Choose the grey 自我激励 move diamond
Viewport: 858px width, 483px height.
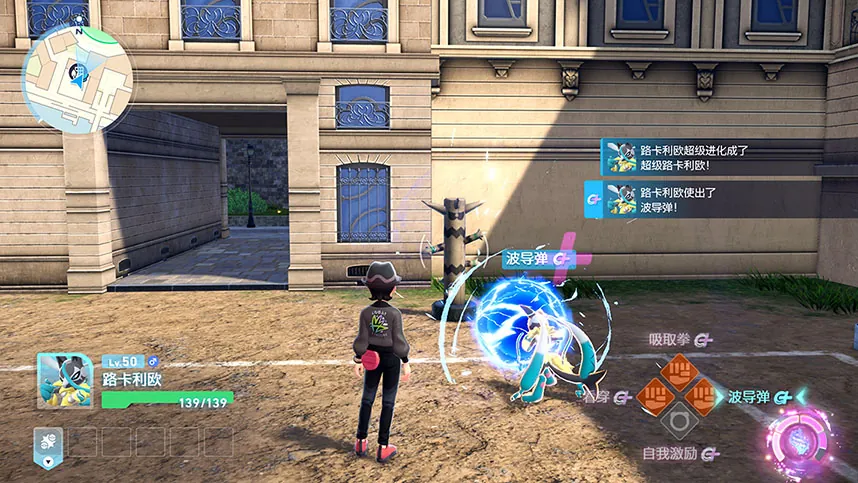679,422
